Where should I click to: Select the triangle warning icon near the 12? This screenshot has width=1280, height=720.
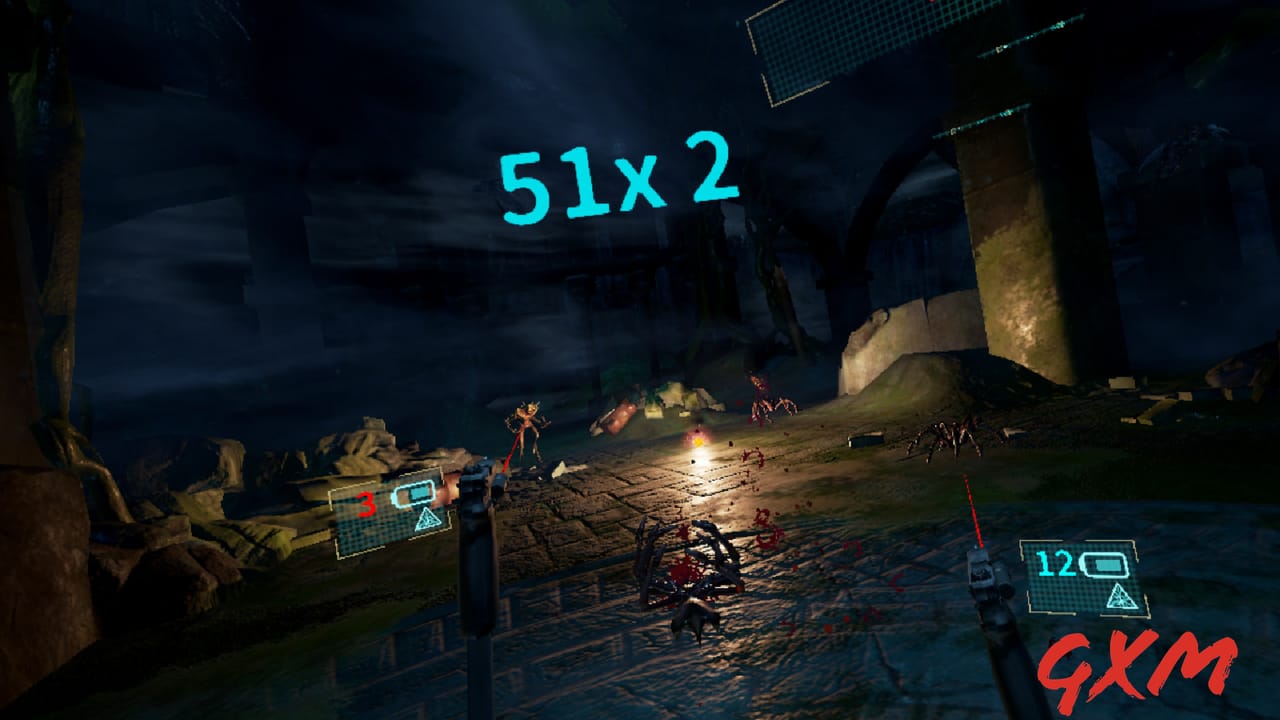[x=1122, y=597]
